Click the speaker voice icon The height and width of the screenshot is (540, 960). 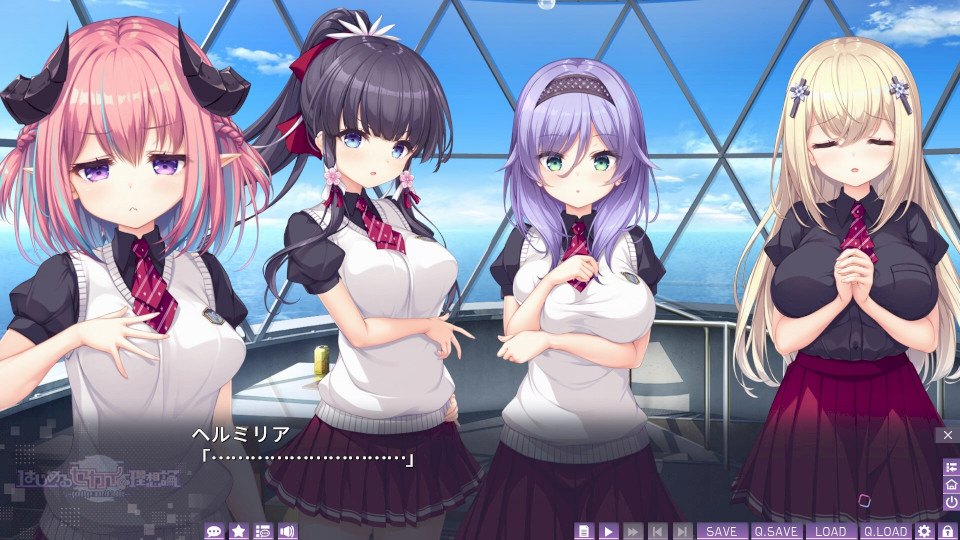288,531
